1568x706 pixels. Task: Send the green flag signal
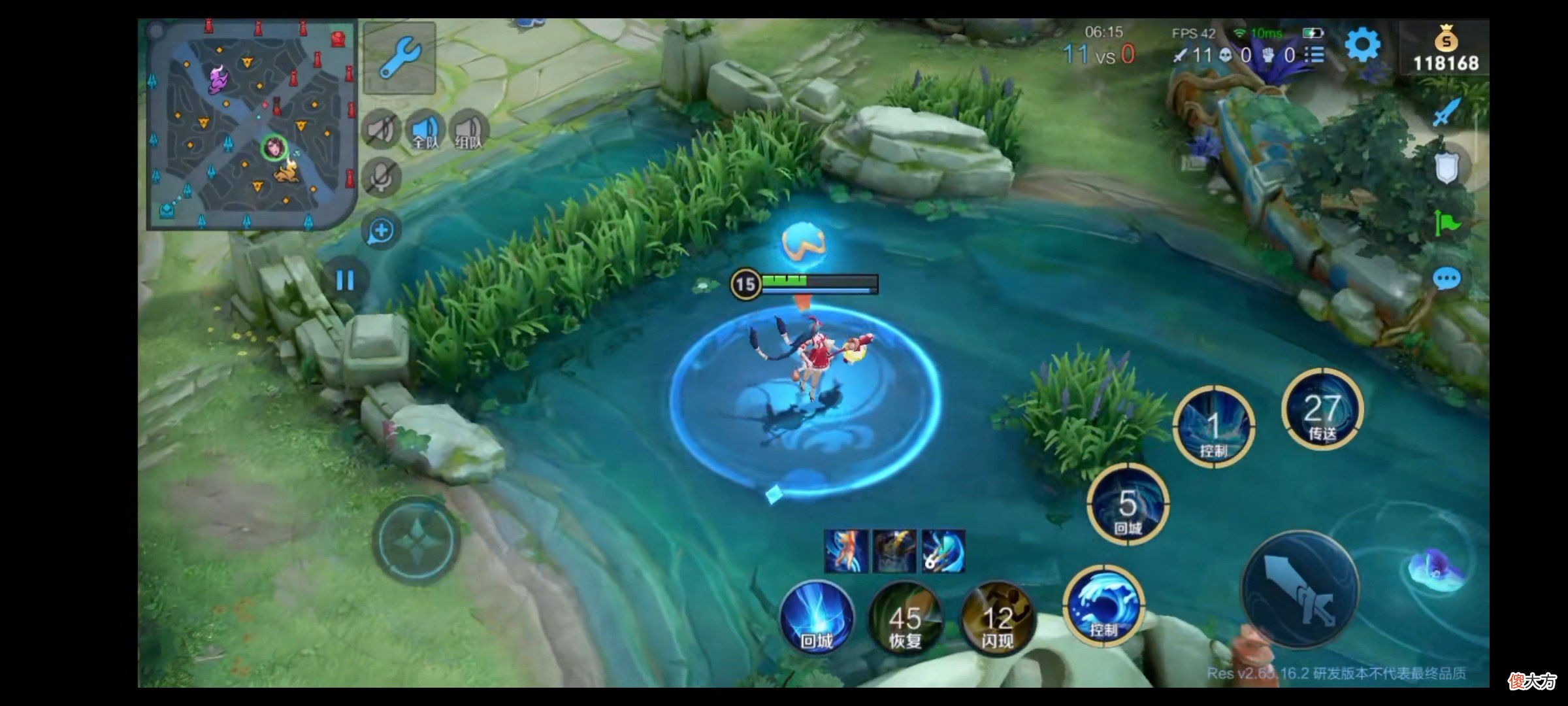1446,224
